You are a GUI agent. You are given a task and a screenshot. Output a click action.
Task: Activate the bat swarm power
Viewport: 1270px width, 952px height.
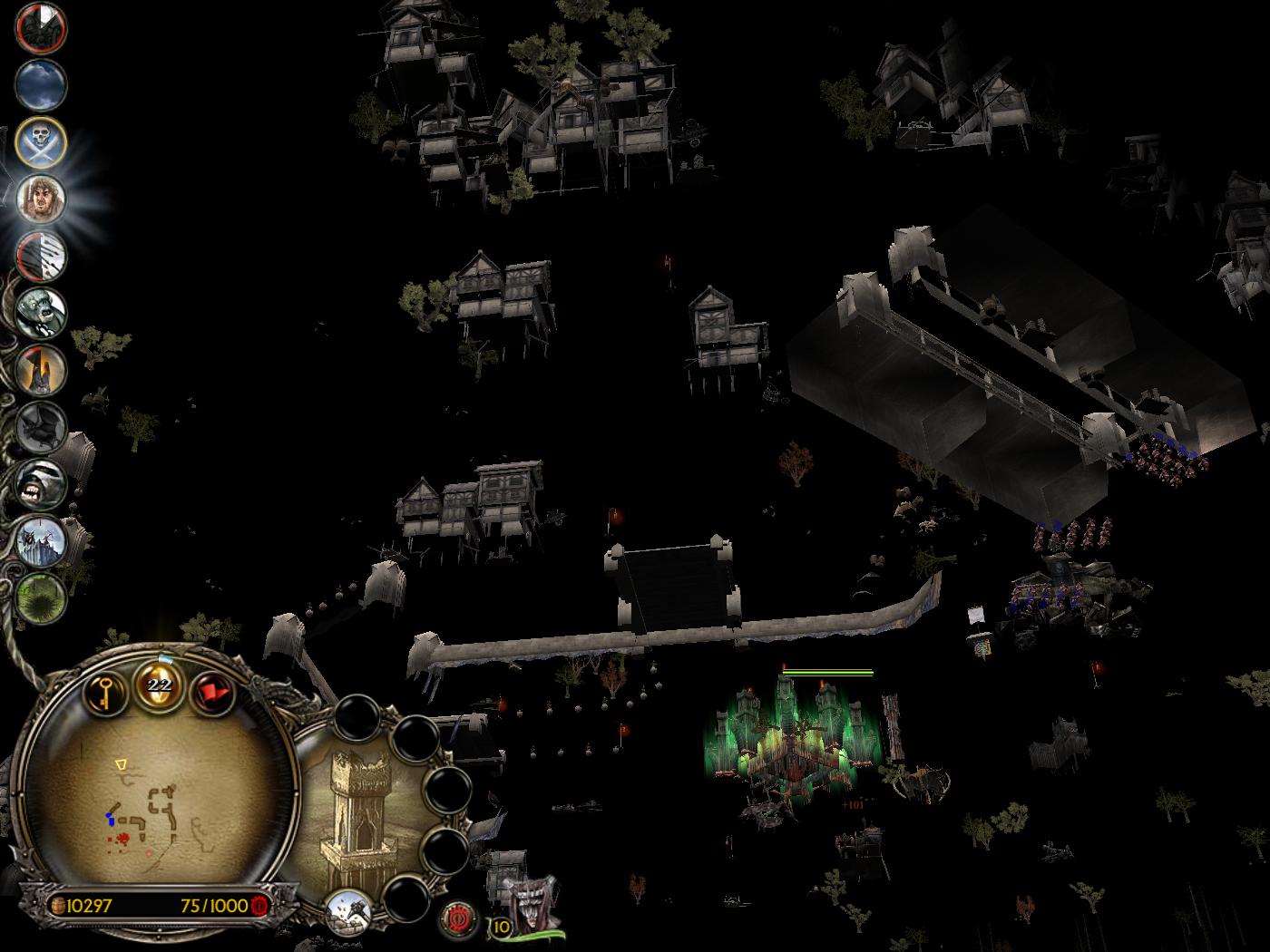pyautogui.click(x=41, y=425)
